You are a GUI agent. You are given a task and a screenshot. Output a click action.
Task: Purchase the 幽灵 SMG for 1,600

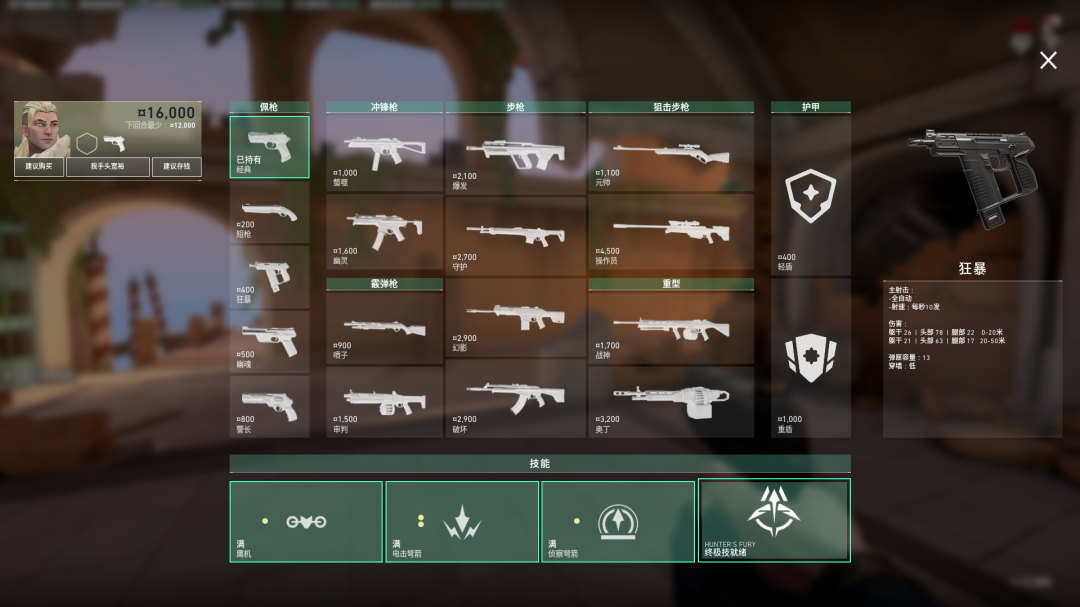[x=384, y=231]
